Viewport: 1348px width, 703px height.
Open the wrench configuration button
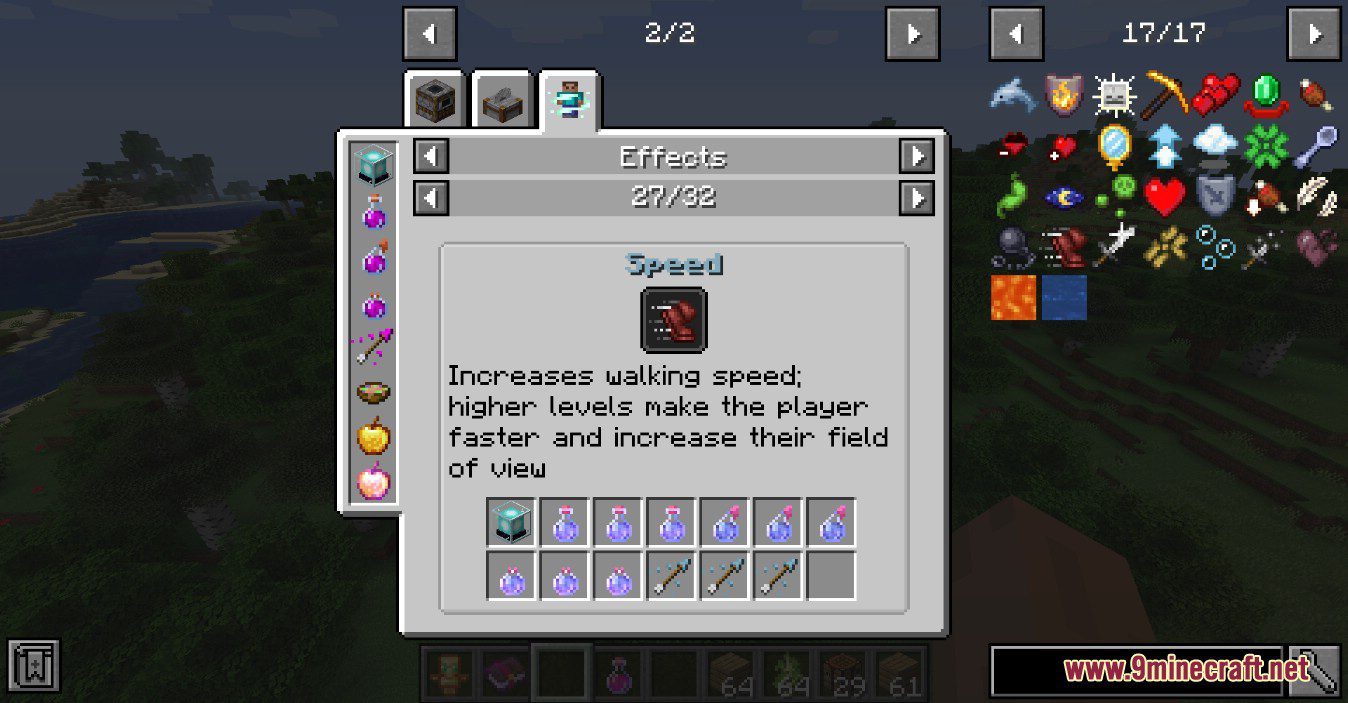coord(1313,670)
